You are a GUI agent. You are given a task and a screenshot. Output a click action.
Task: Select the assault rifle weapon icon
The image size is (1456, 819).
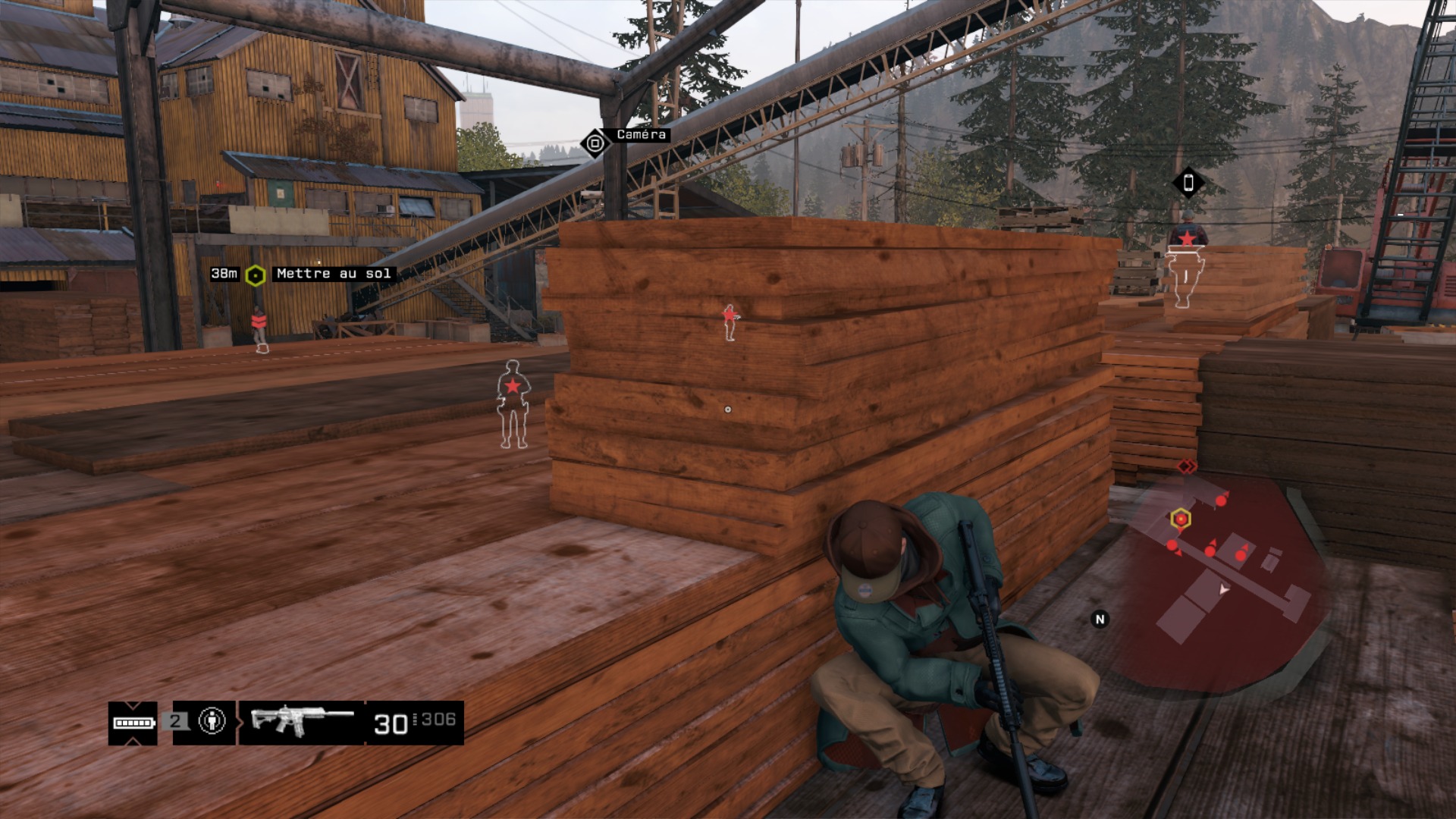(x=301, y=720)
